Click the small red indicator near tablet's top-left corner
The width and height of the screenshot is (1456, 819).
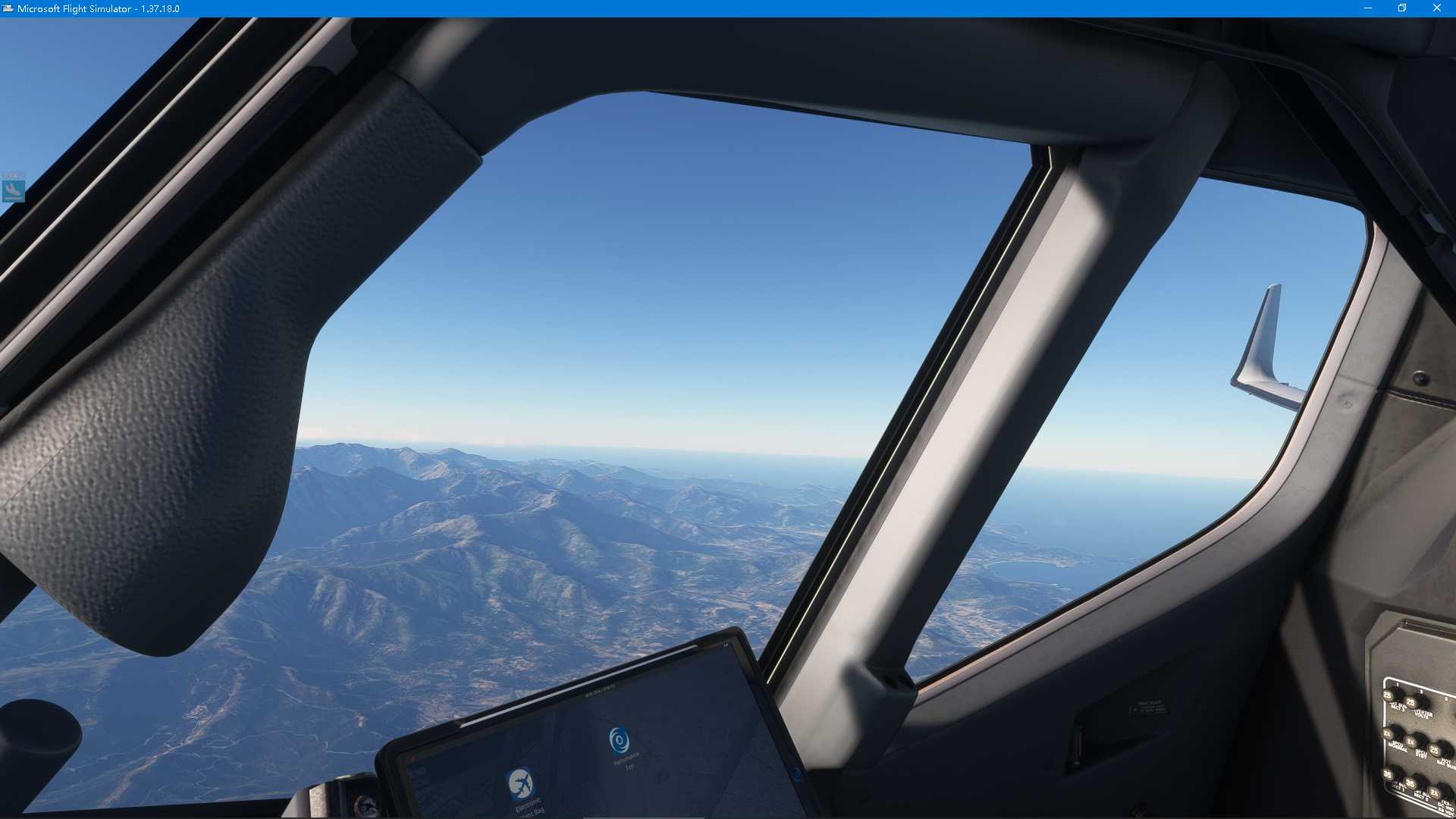point(413,758)
